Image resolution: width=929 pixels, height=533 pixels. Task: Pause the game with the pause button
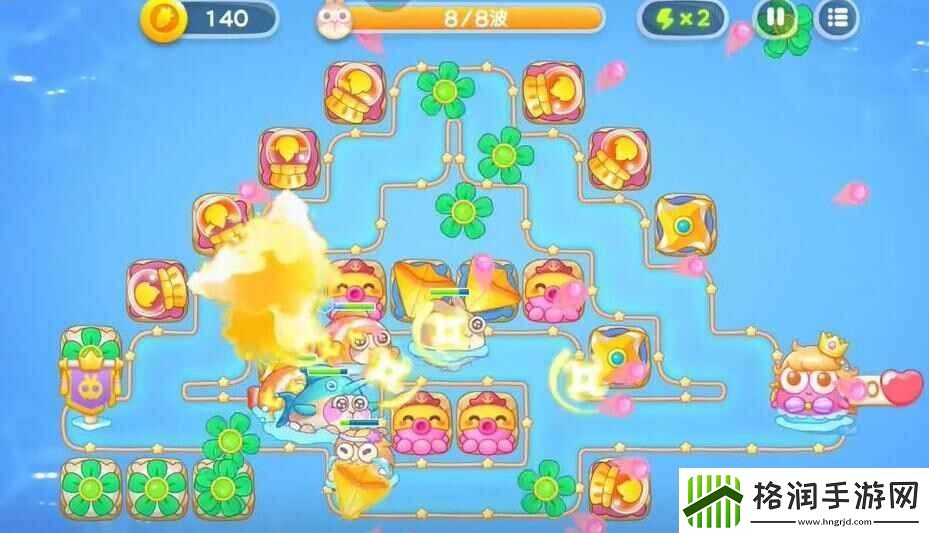pyautogui.click(x=775, y=18)
